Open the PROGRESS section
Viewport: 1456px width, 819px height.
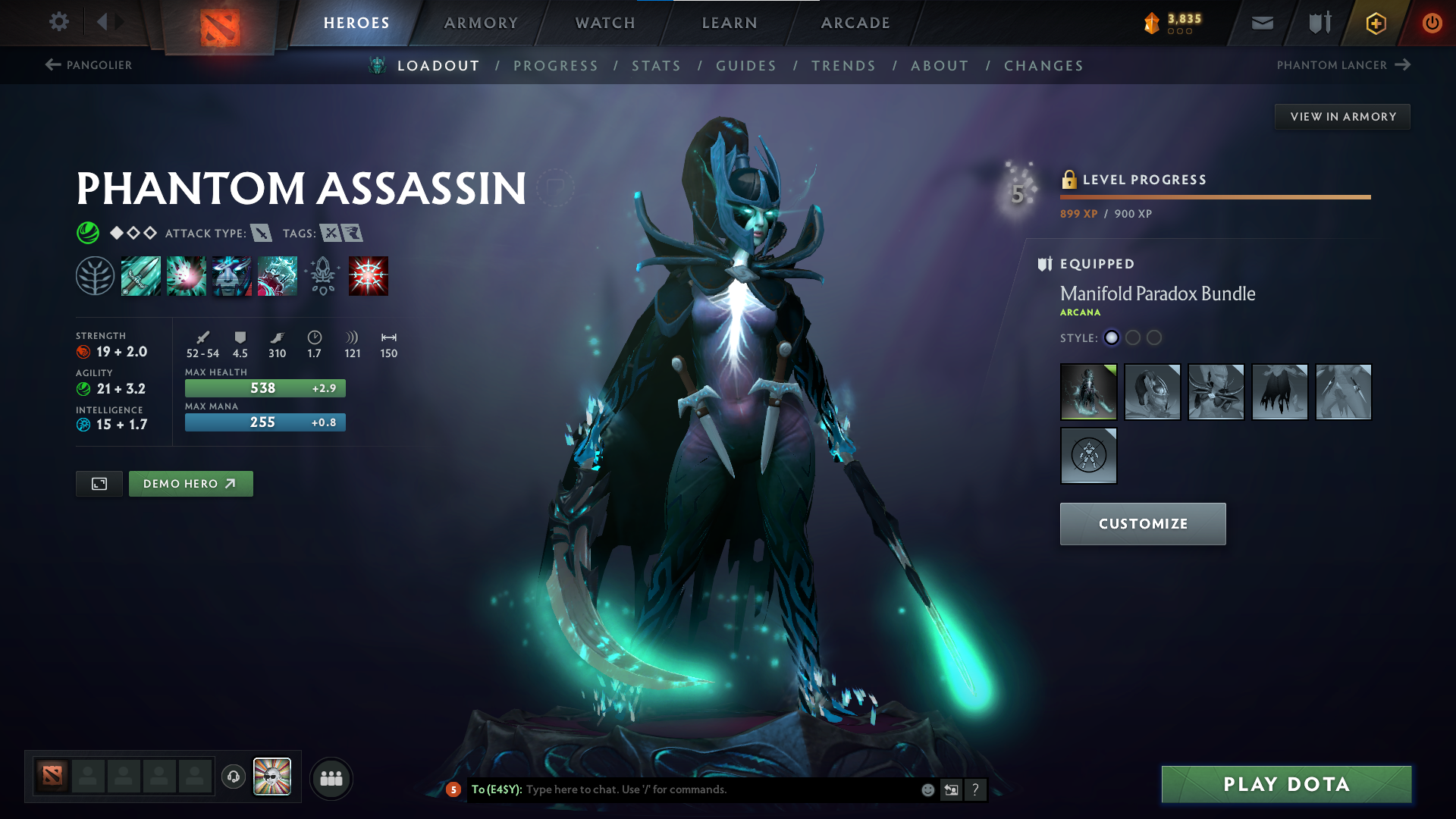[556, 65]
